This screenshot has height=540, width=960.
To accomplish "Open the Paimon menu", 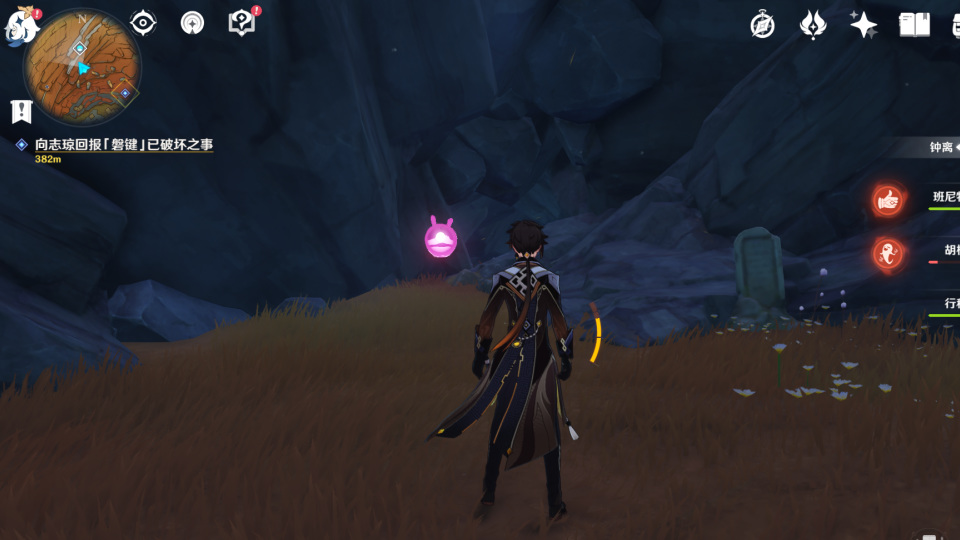I will (x=20, y=26).
